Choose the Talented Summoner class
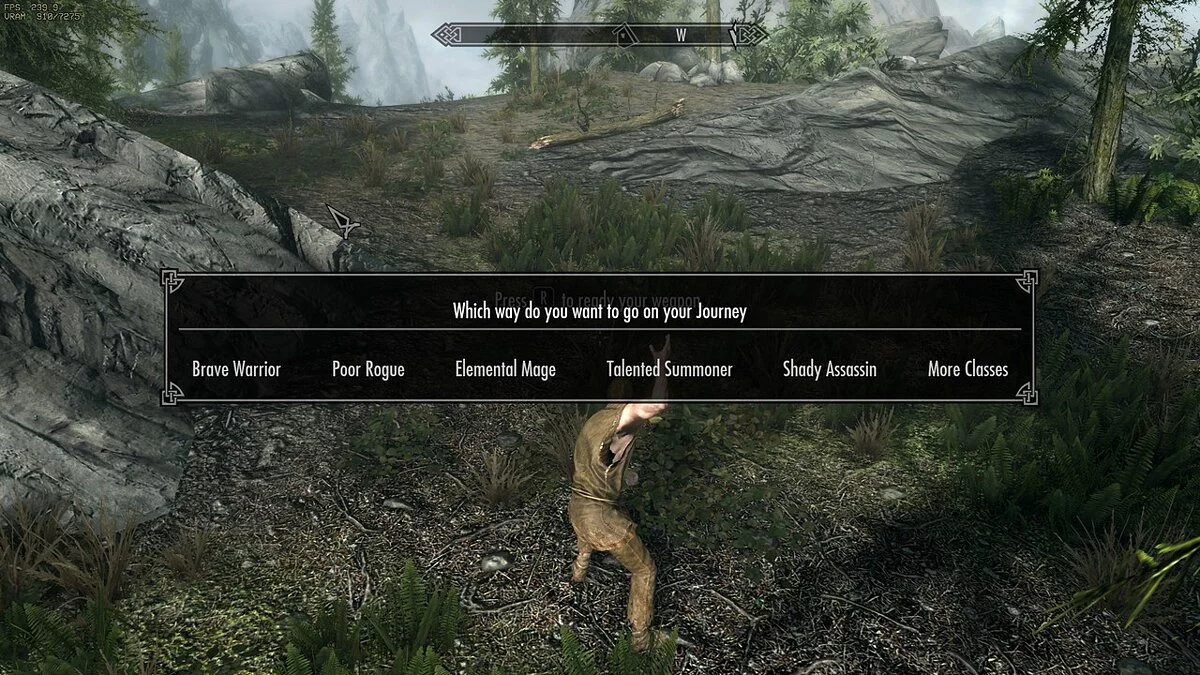The image size is (1200, 675). [x=669, y=369]
